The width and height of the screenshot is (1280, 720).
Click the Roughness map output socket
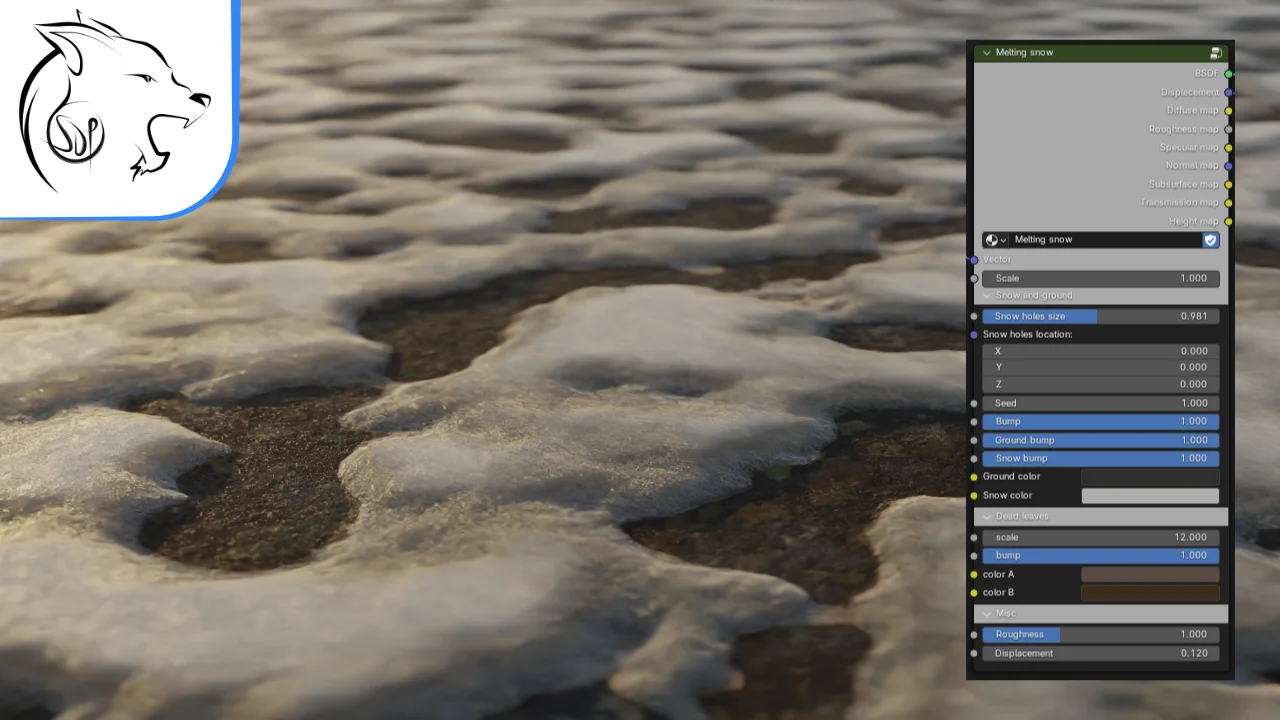[1229, 128]
